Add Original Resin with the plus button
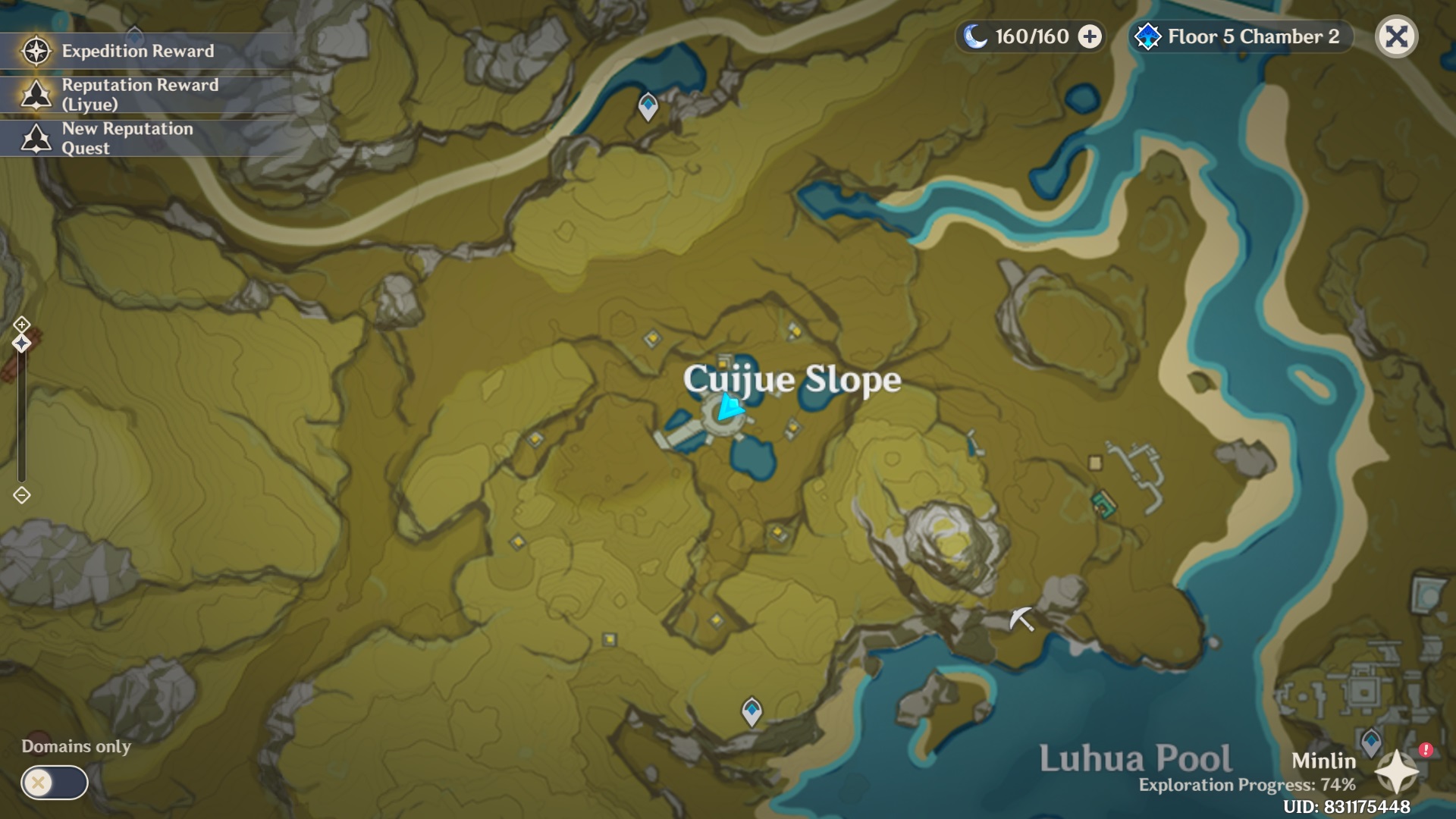Image resolution: width=1456 pixels, height=819 pixels. pyautogui.click(x=1090, y=36)
